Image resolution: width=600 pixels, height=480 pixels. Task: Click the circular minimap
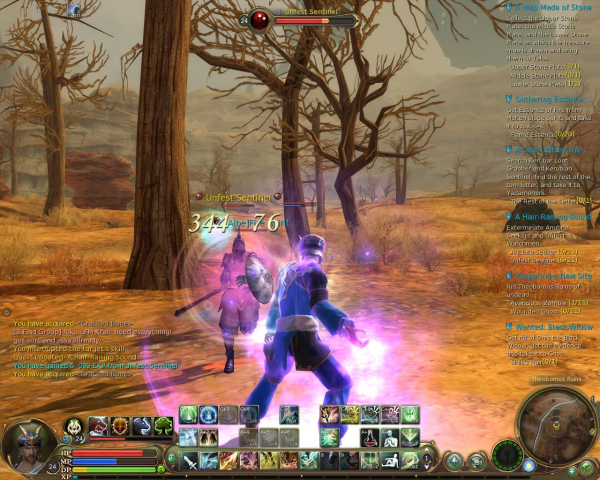click(x=557, y=424)
